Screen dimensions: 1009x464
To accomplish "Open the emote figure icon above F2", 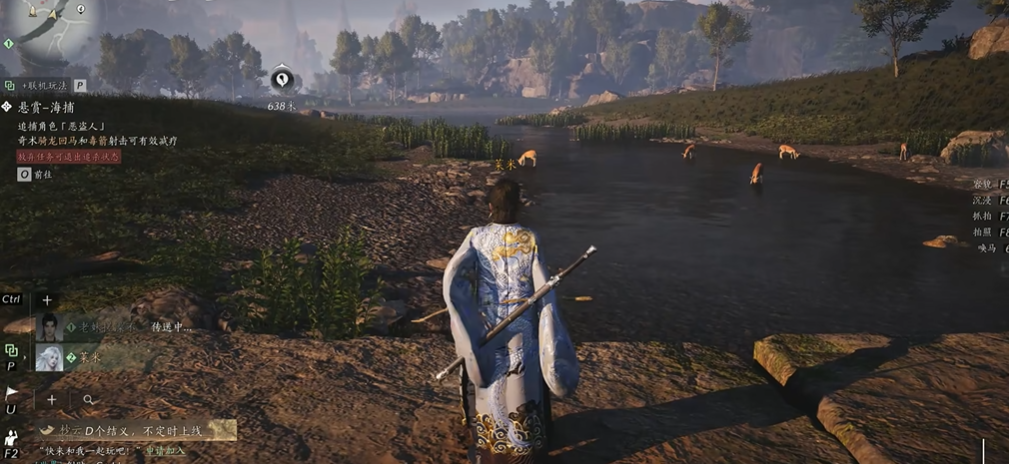I will point(11,437).
